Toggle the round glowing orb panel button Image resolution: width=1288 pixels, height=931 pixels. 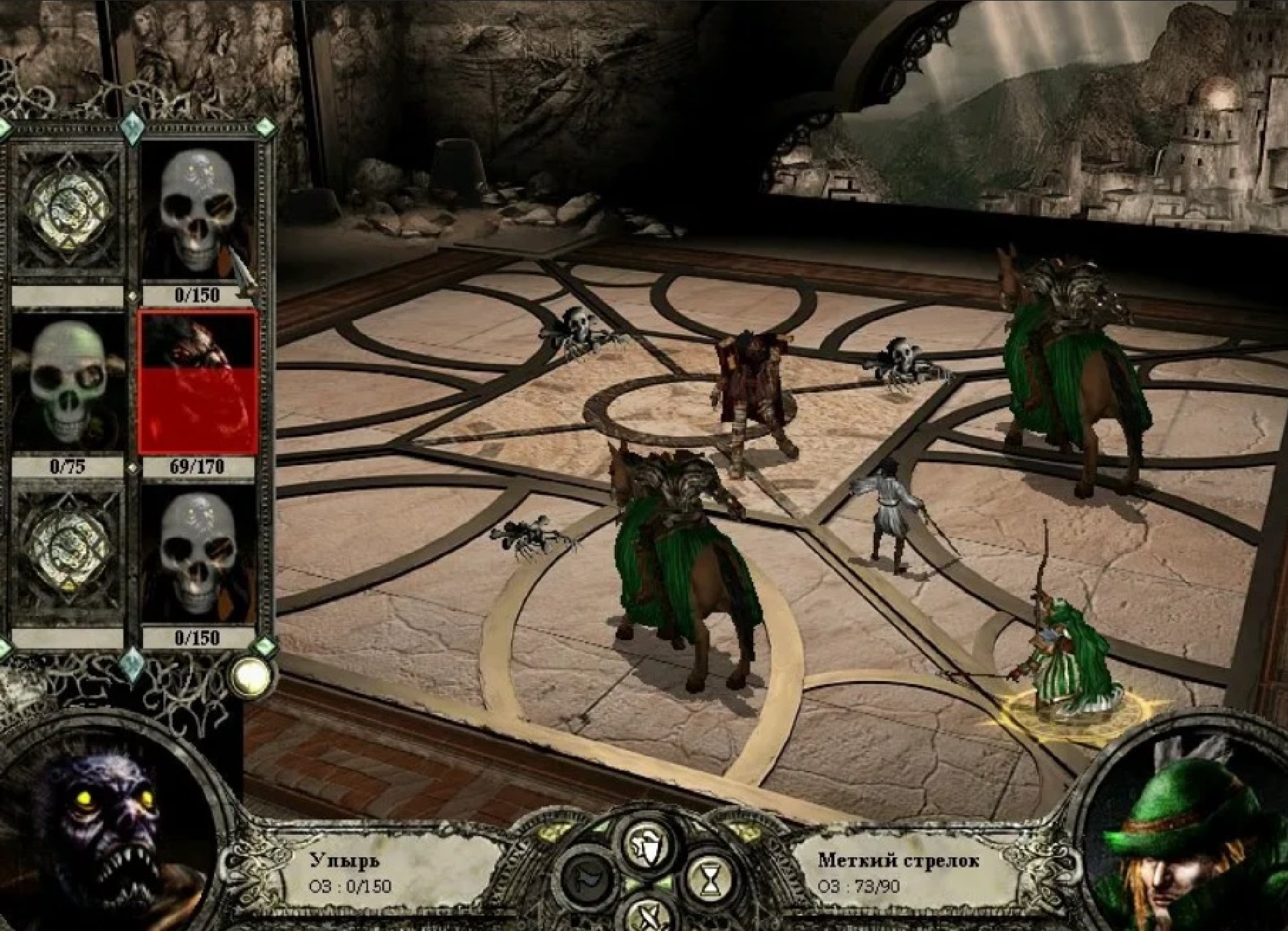pos(252,676)
